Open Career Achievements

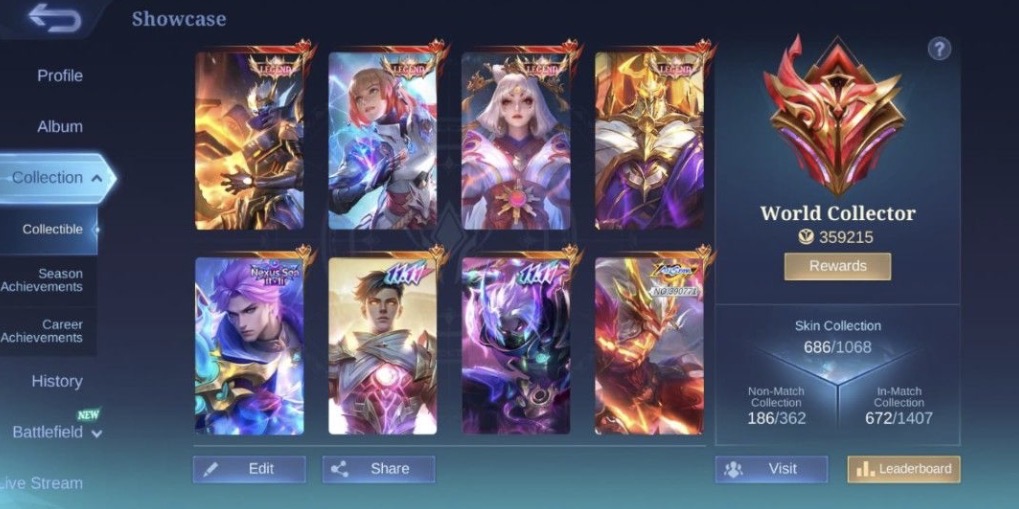(x=50, y=331)
